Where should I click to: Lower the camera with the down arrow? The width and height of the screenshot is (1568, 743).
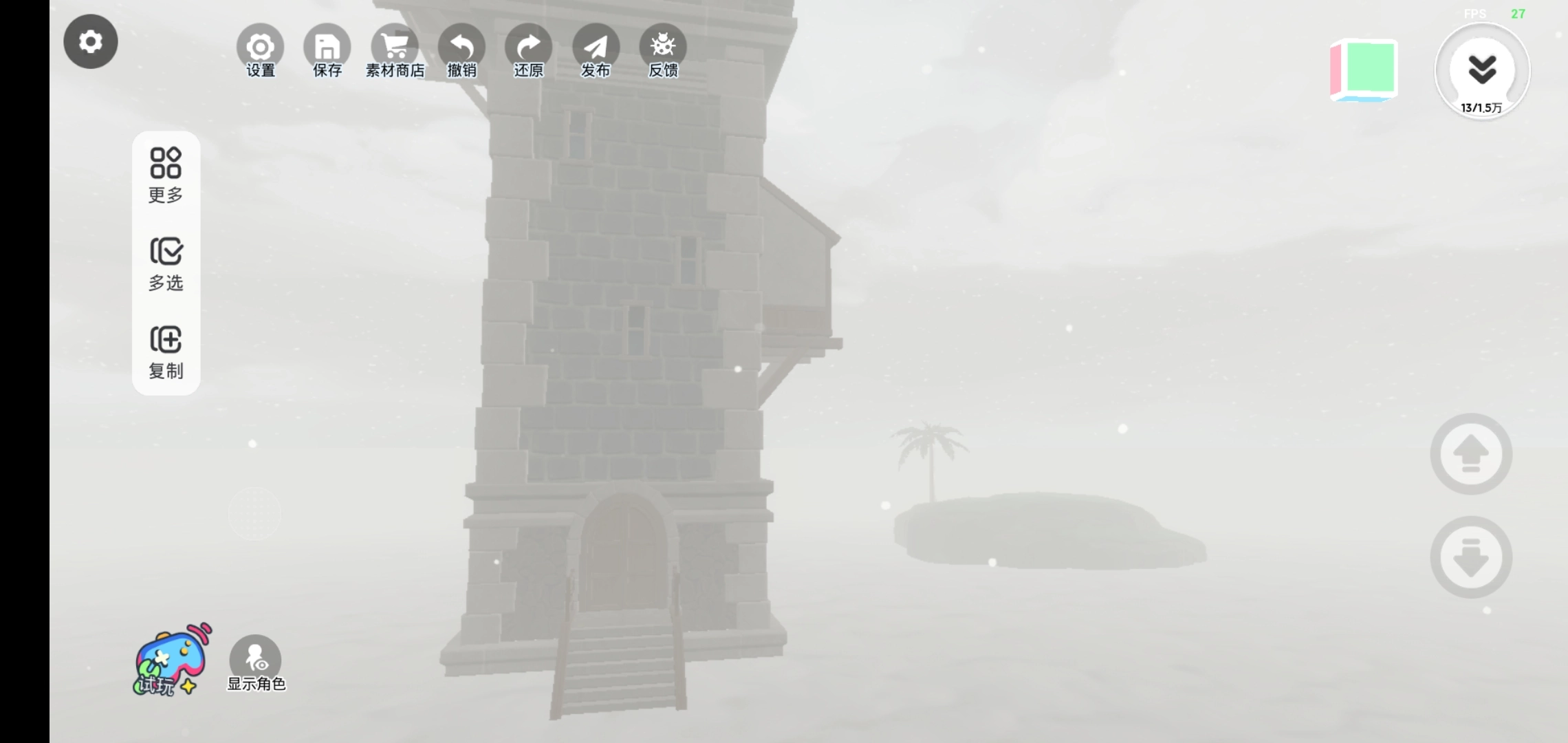click(x=1471, y=557)
